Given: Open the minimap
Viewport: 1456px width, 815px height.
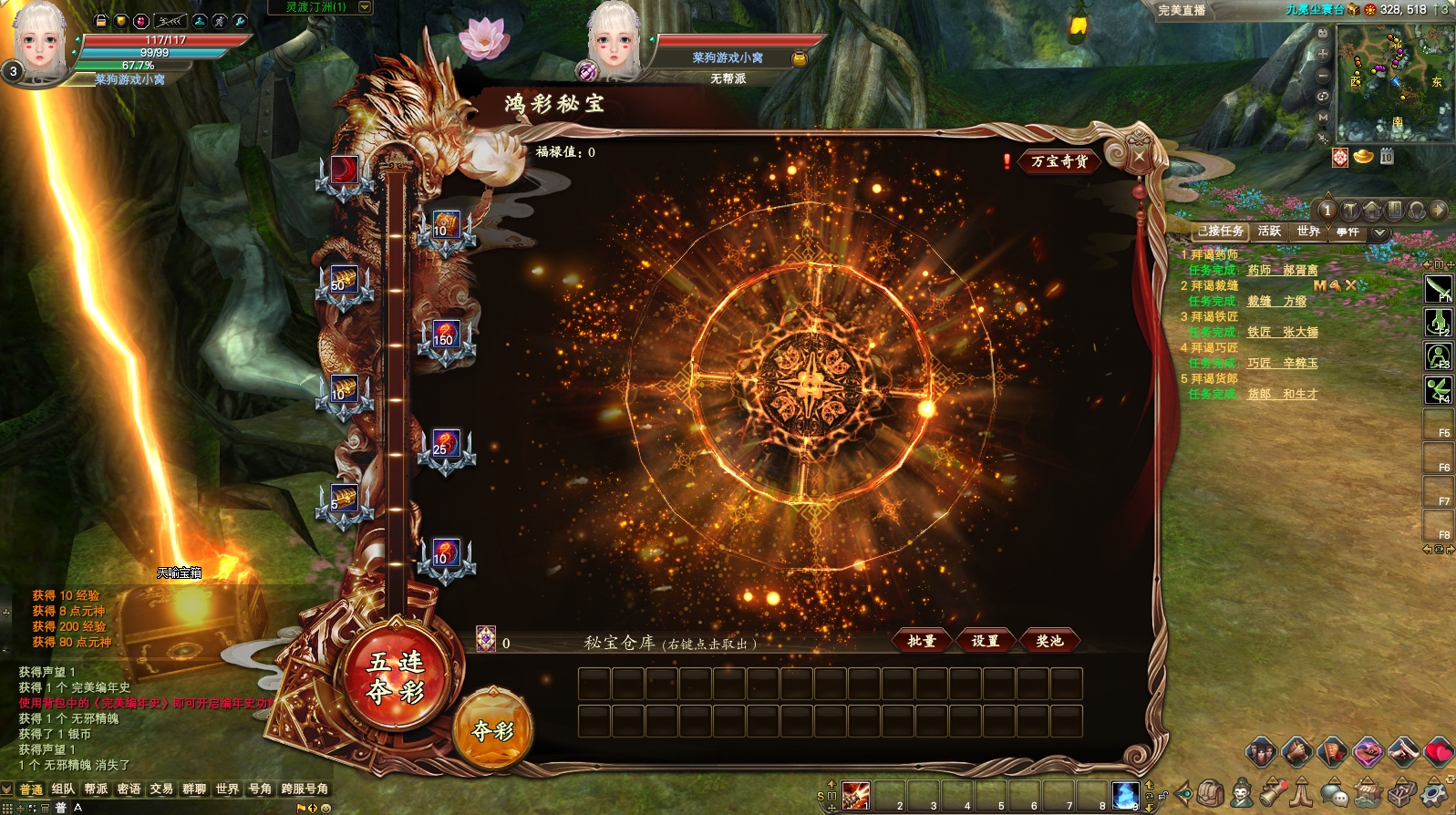Looking at the screenshot, I should (x=1394, y=82).
